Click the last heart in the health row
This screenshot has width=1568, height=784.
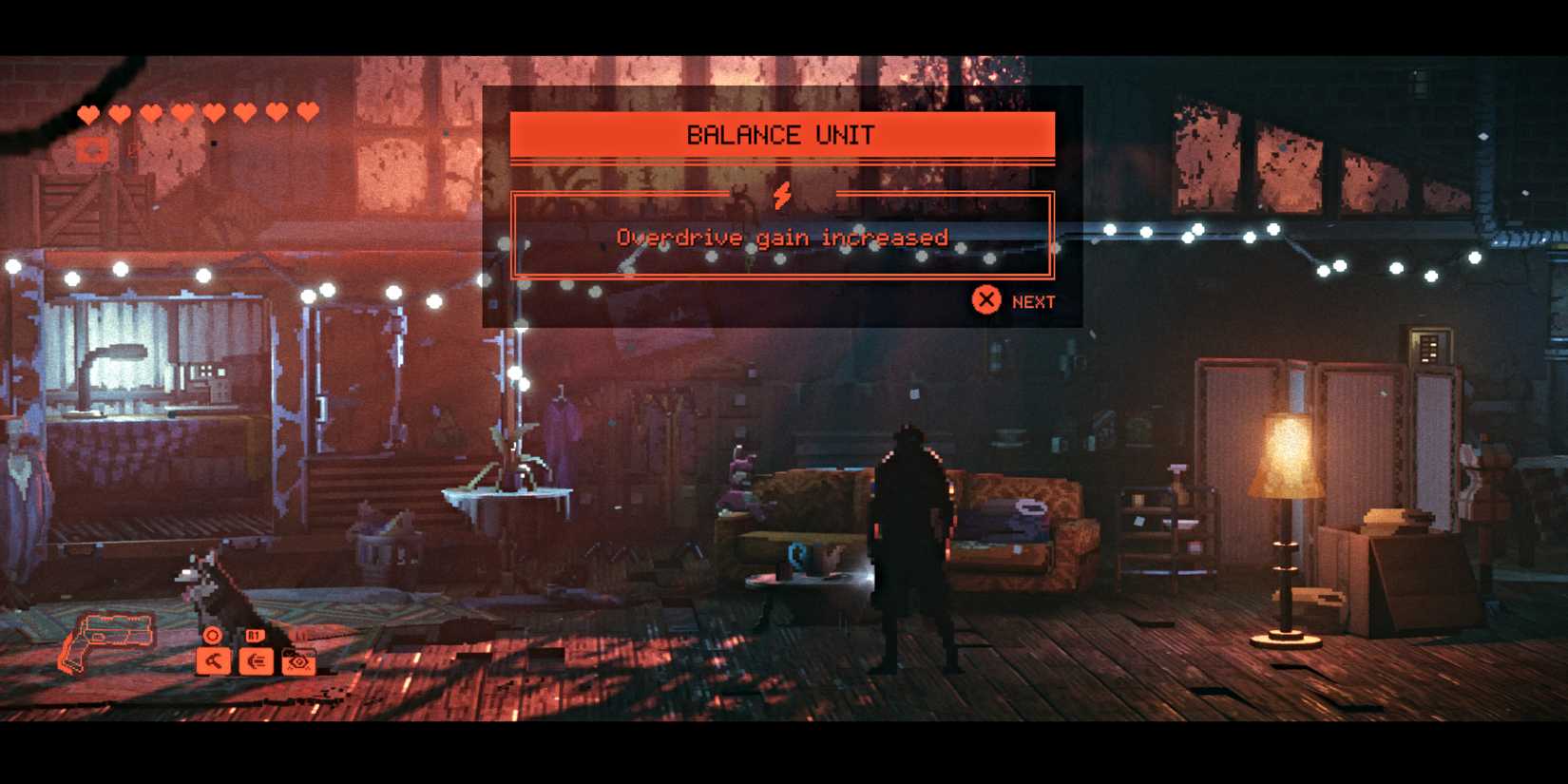[305, 113]
